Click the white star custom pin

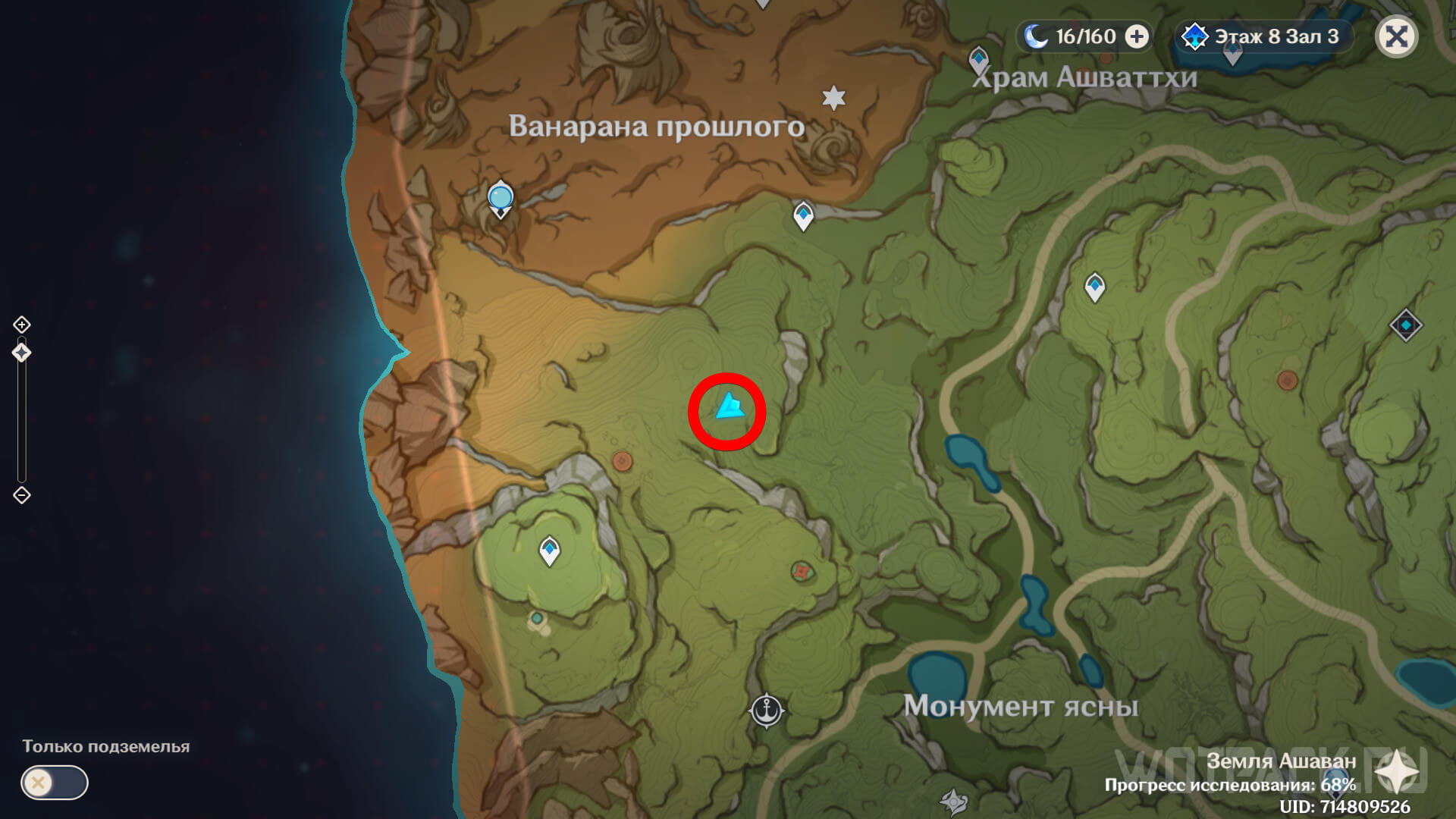(833, 98)
